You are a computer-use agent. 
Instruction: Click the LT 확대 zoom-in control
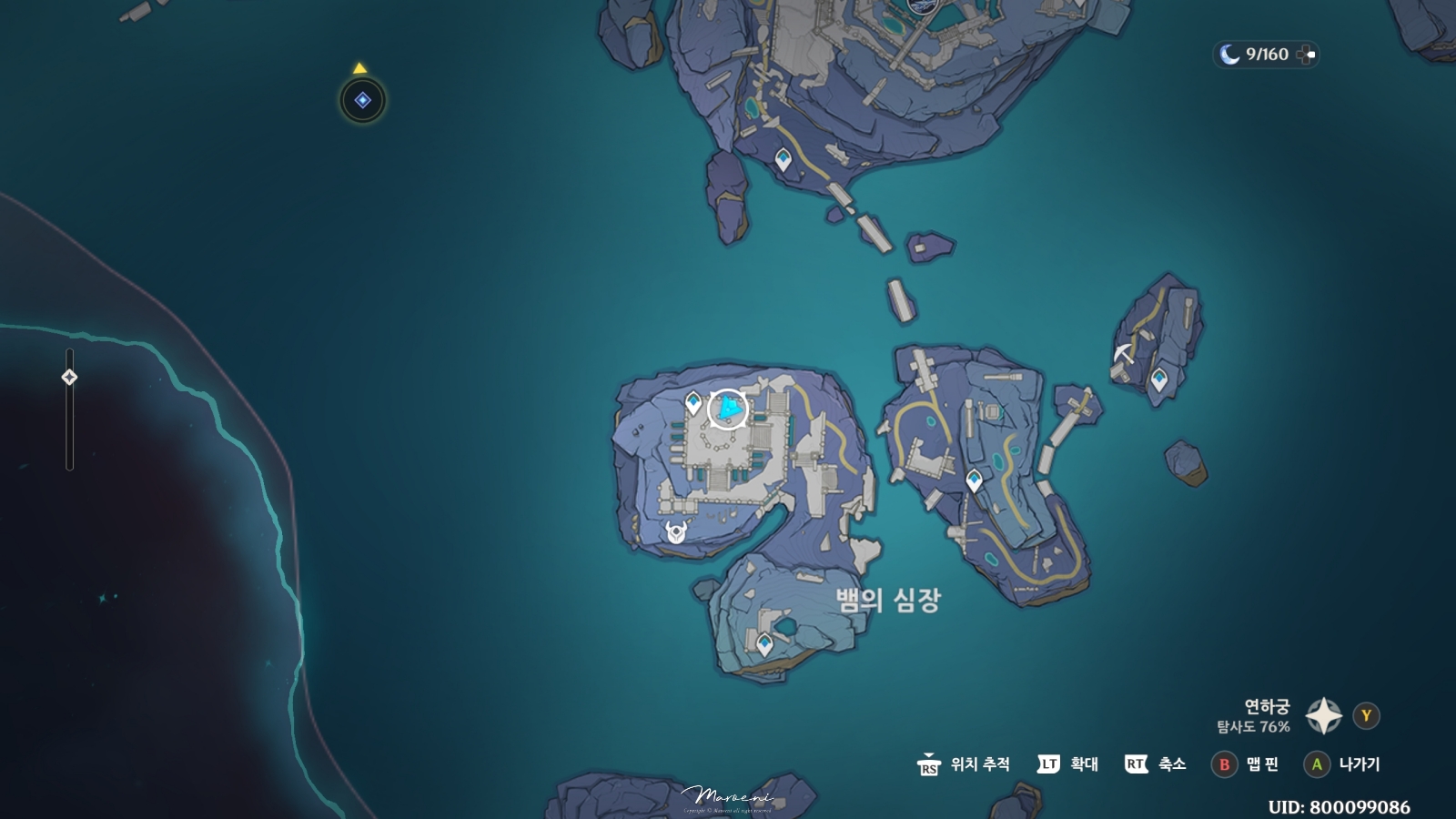[x=1067, y=765]
